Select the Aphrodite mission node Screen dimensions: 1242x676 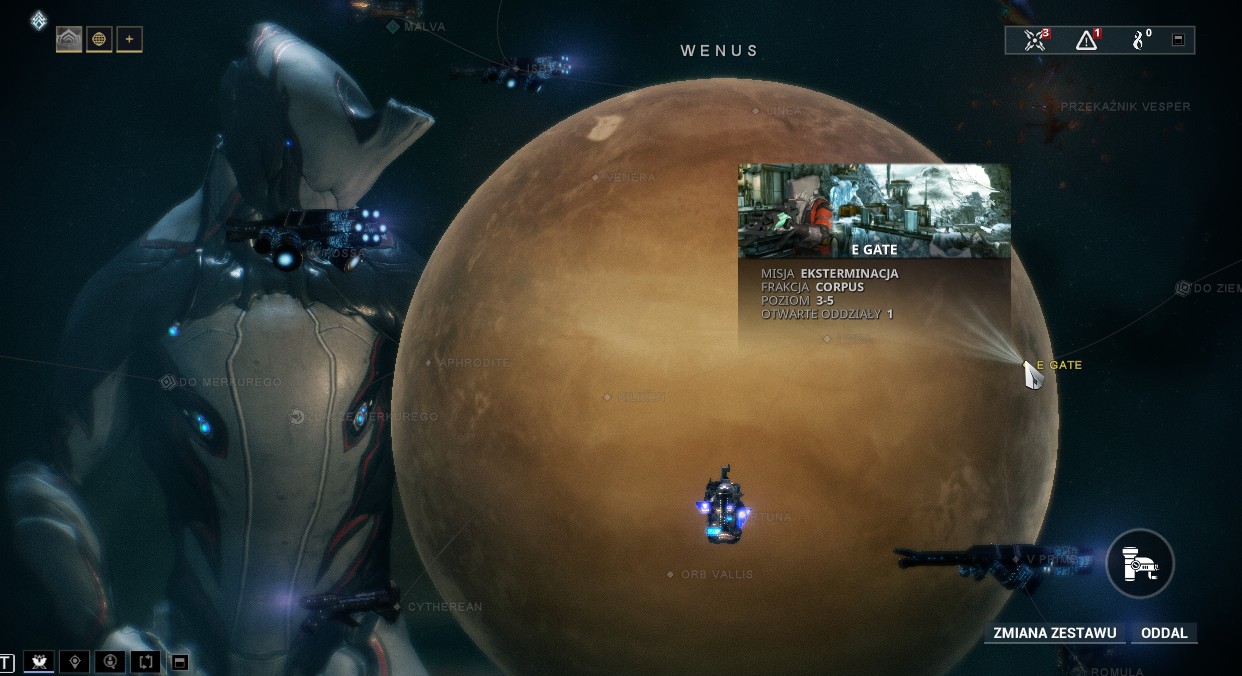429,363
